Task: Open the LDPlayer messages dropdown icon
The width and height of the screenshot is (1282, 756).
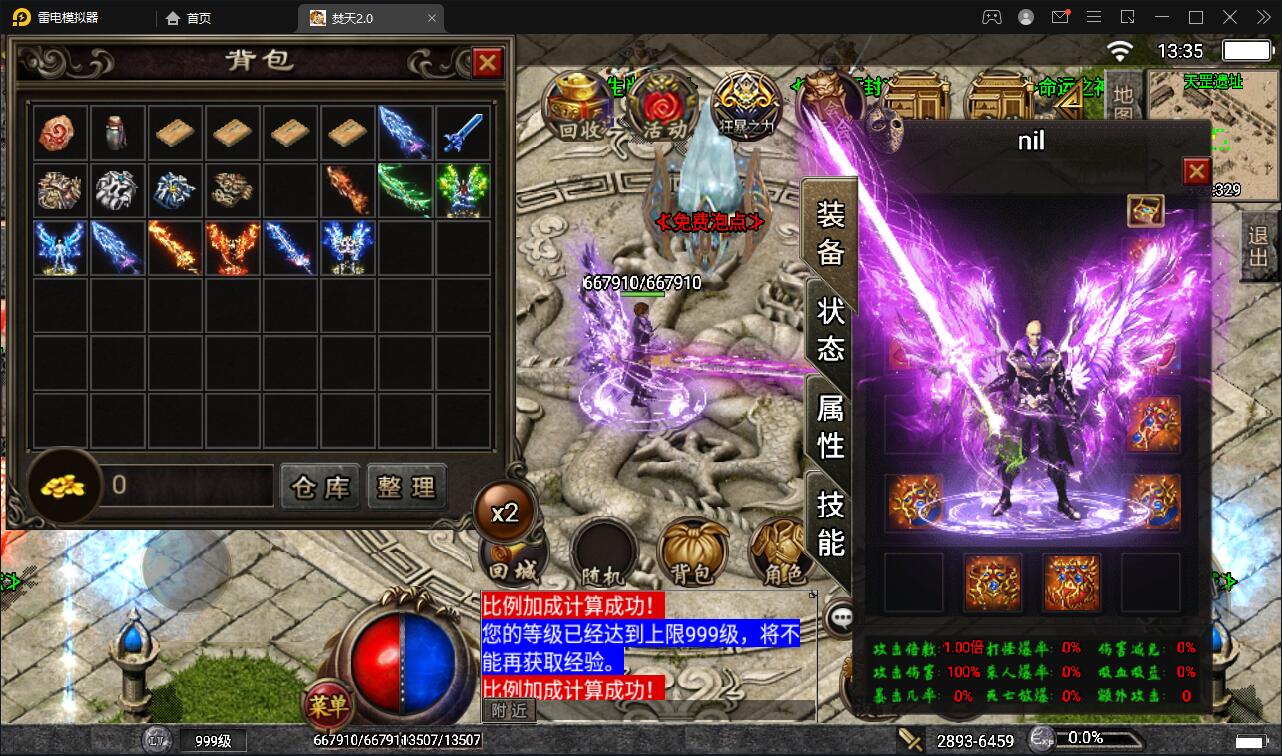Action: point(1062,17)
